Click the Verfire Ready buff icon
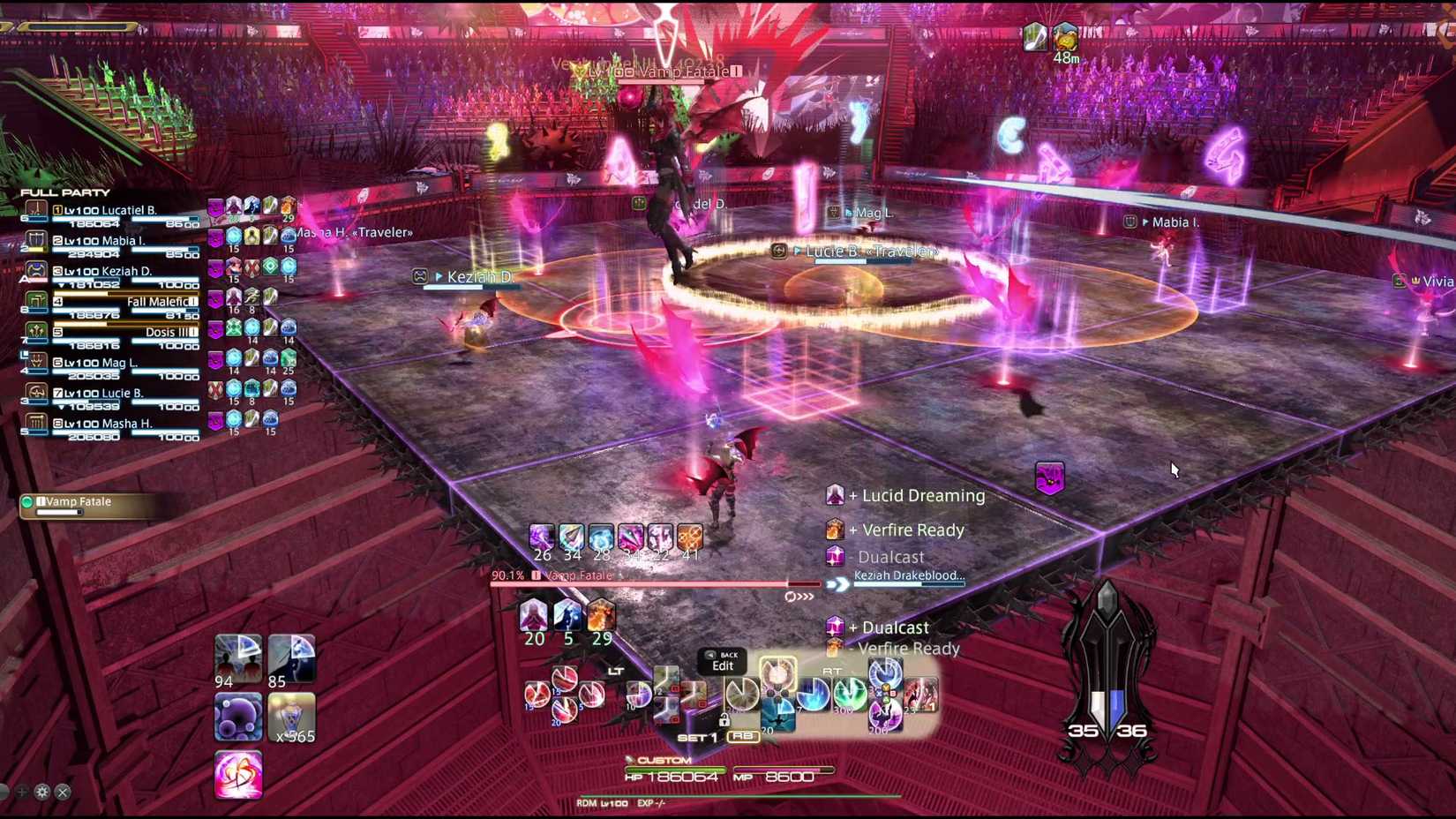 pos(836,530)
